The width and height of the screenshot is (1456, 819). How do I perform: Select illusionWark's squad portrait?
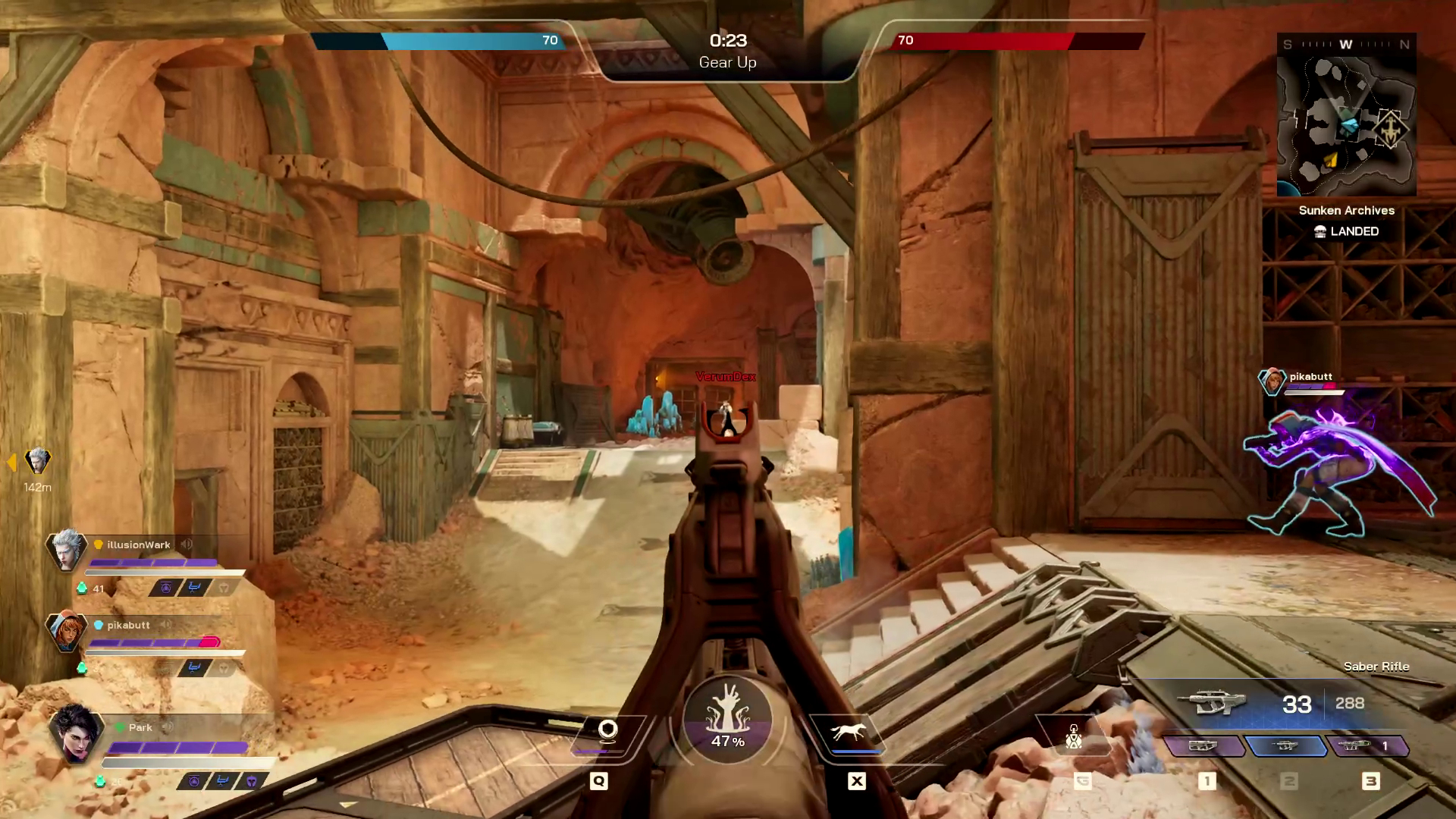[66, 549]
